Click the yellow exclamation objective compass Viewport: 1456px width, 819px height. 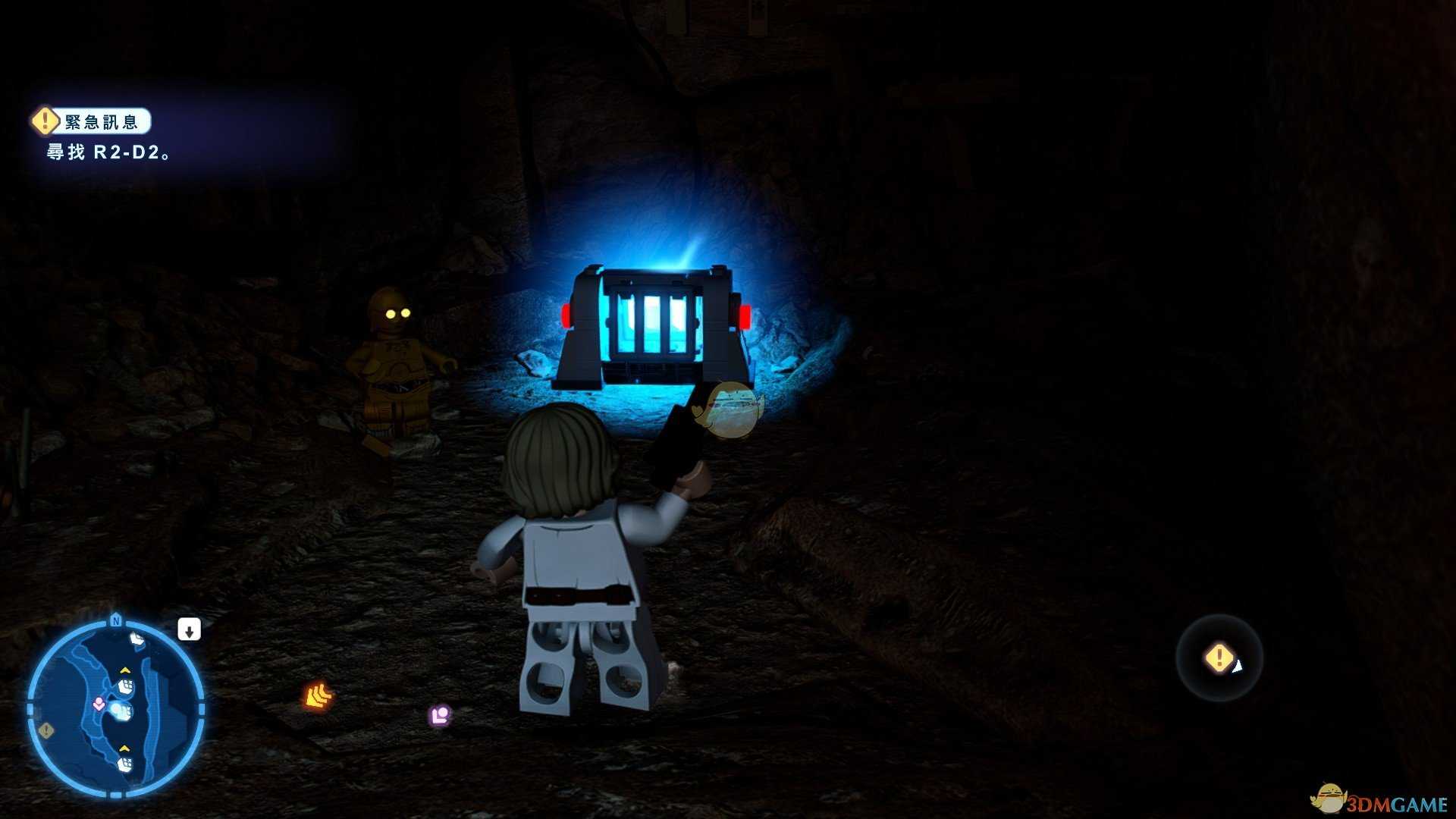point(1219,657)
